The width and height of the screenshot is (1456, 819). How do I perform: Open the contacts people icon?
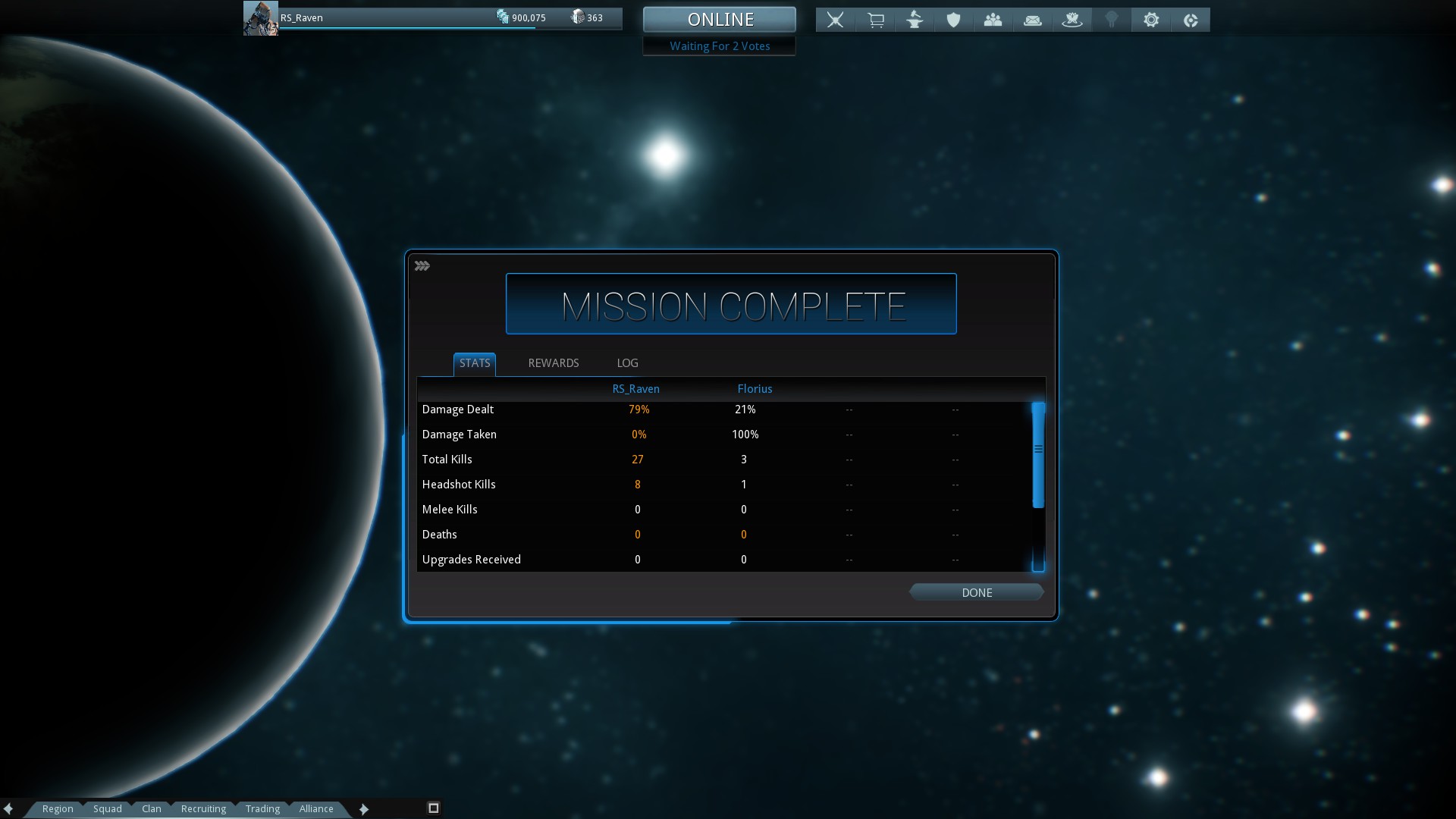click(993, 20)
